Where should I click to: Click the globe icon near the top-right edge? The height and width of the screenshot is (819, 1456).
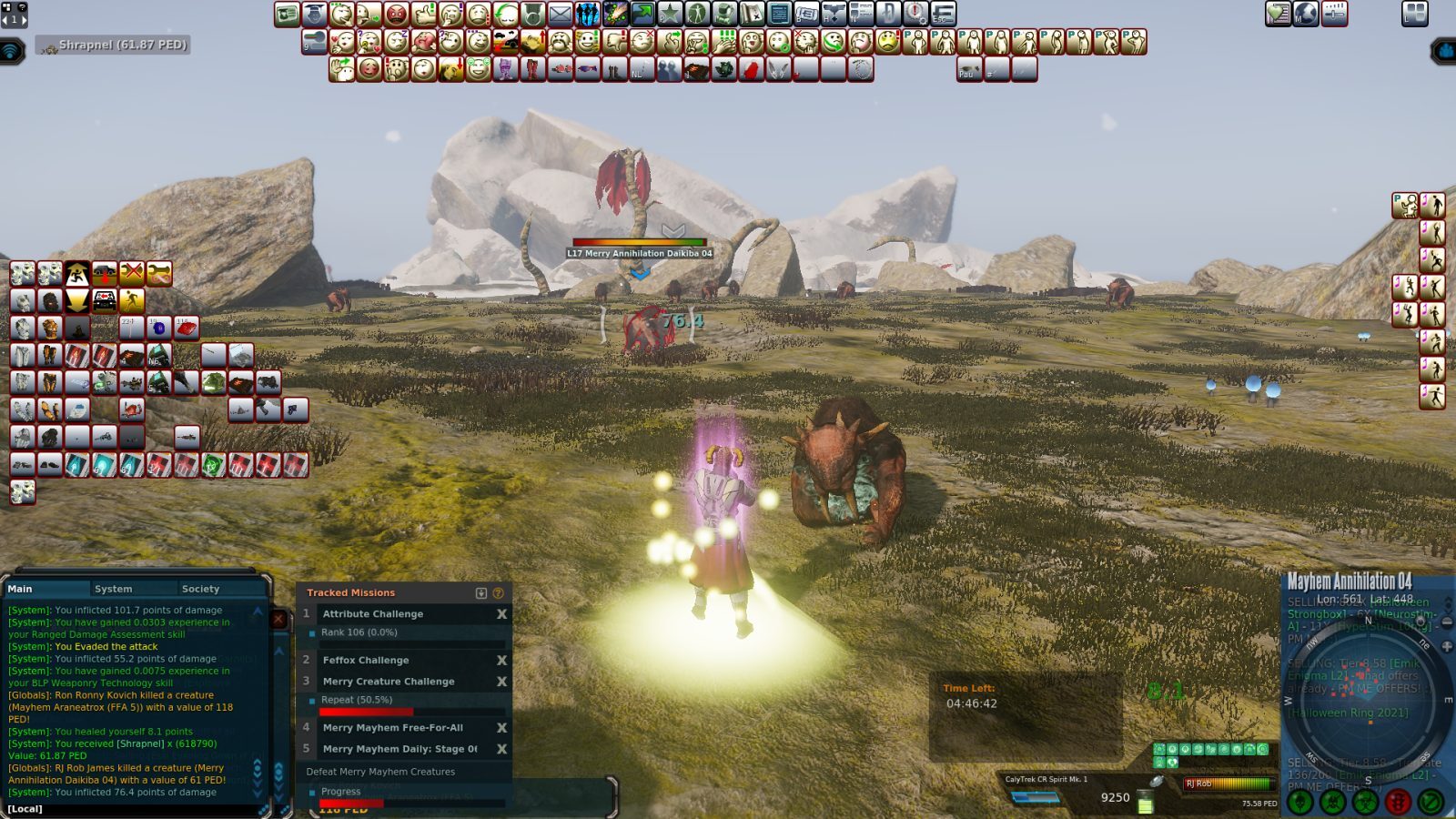tap(1306, 13)
